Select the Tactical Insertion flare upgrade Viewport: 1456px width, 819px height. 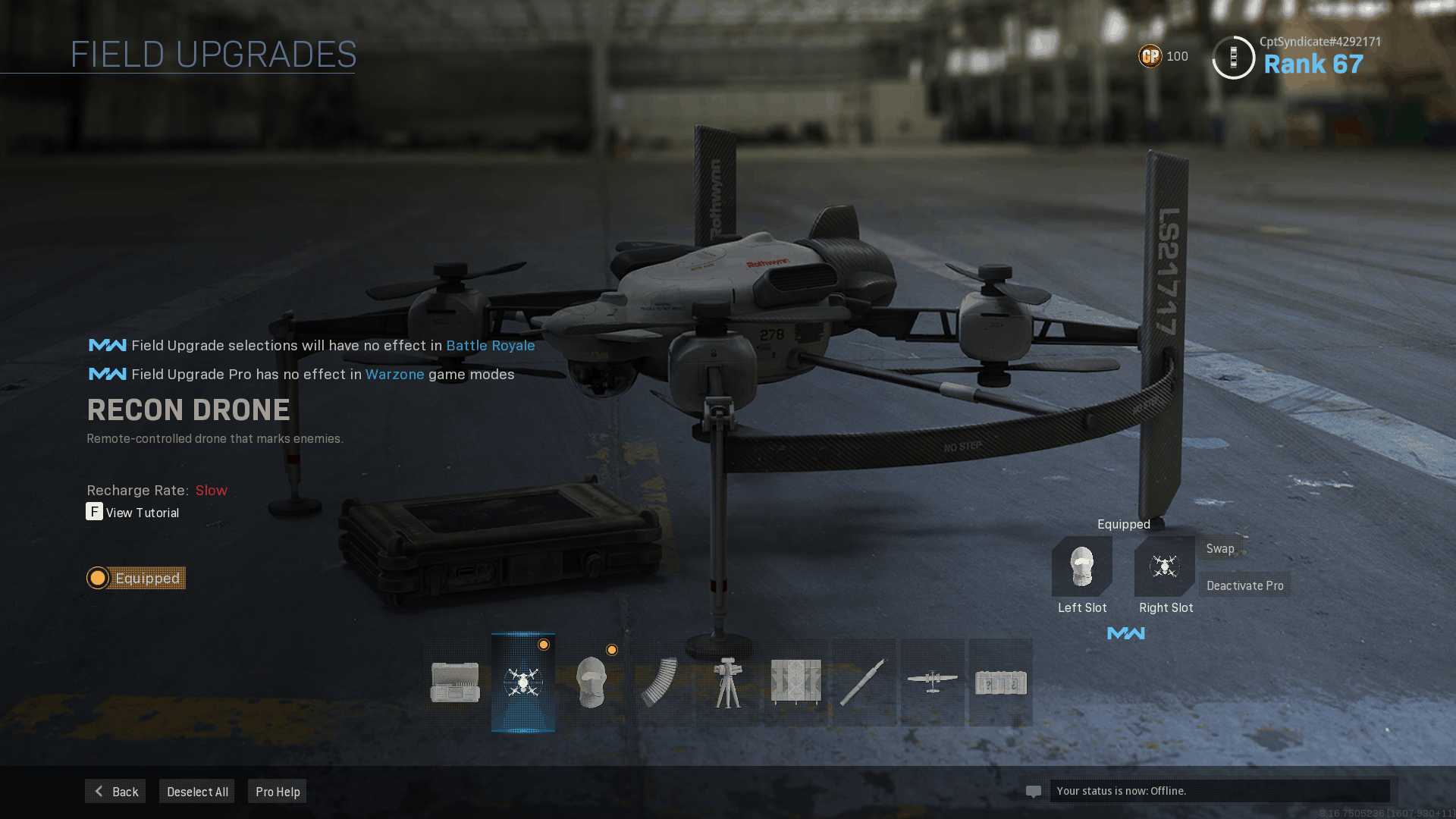[x=864, y=682]
